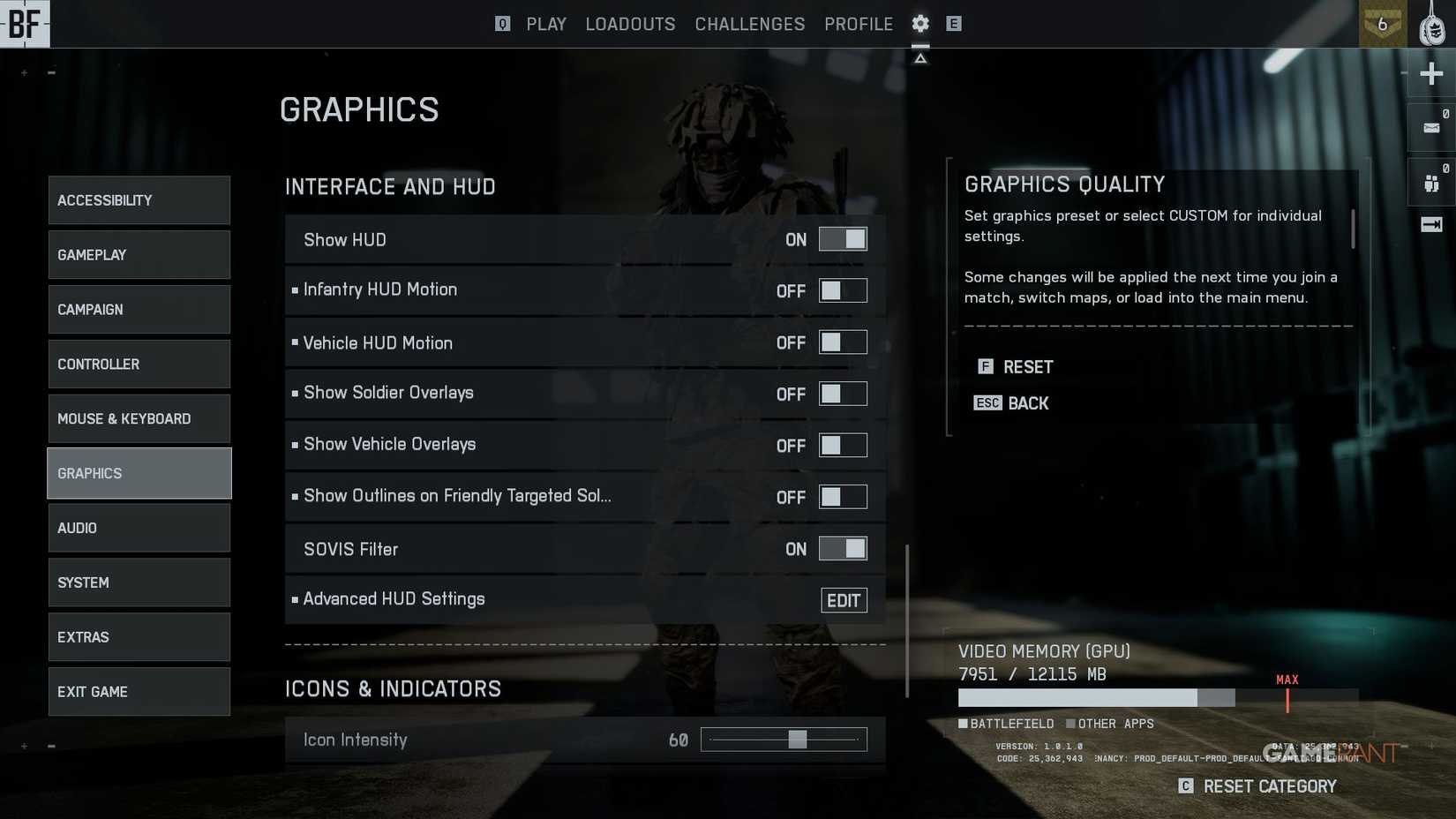Screen dimensions: 1456x819
Task: Switch to the AUDIO settings category
Action: click(x=139, y=527)
